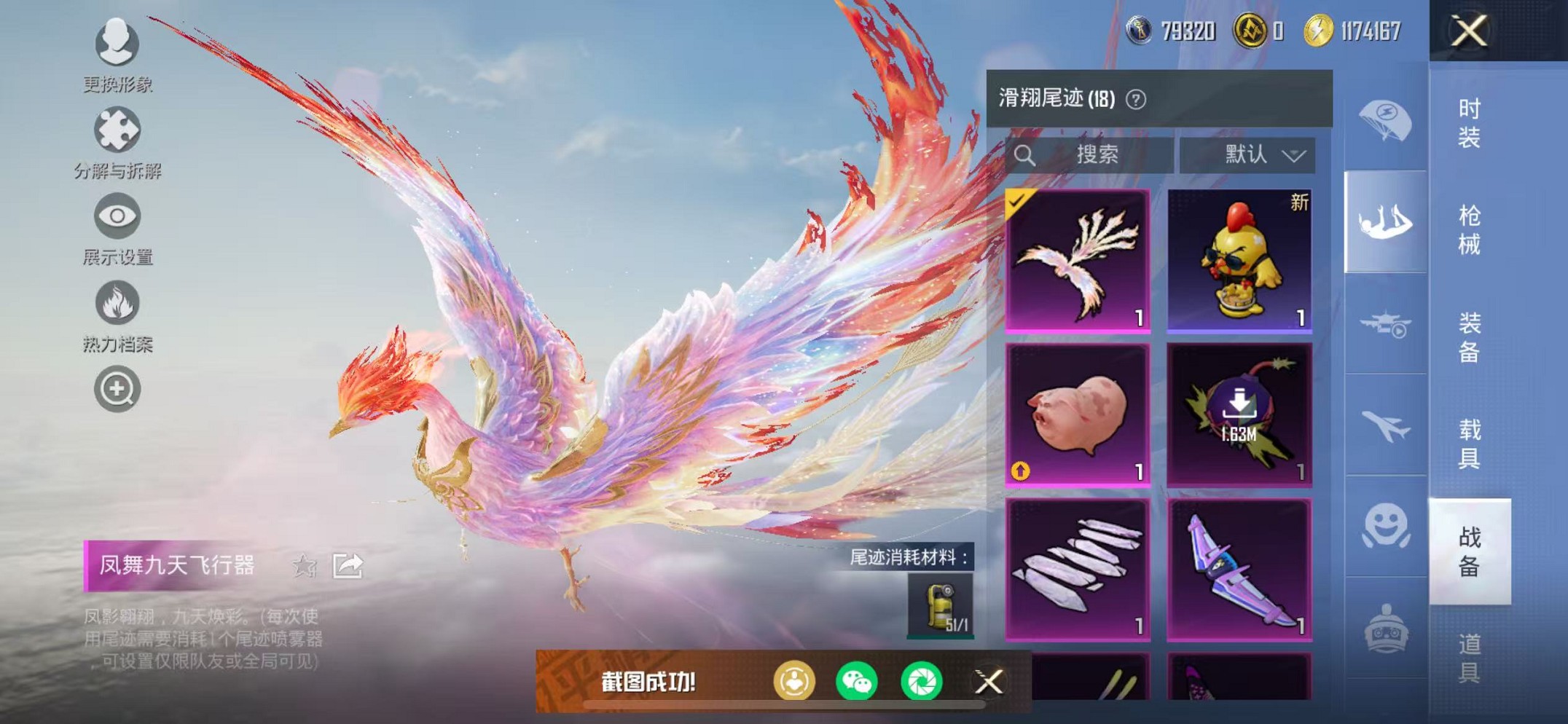Open the 默认 sort dropdown

(1255, 154)
